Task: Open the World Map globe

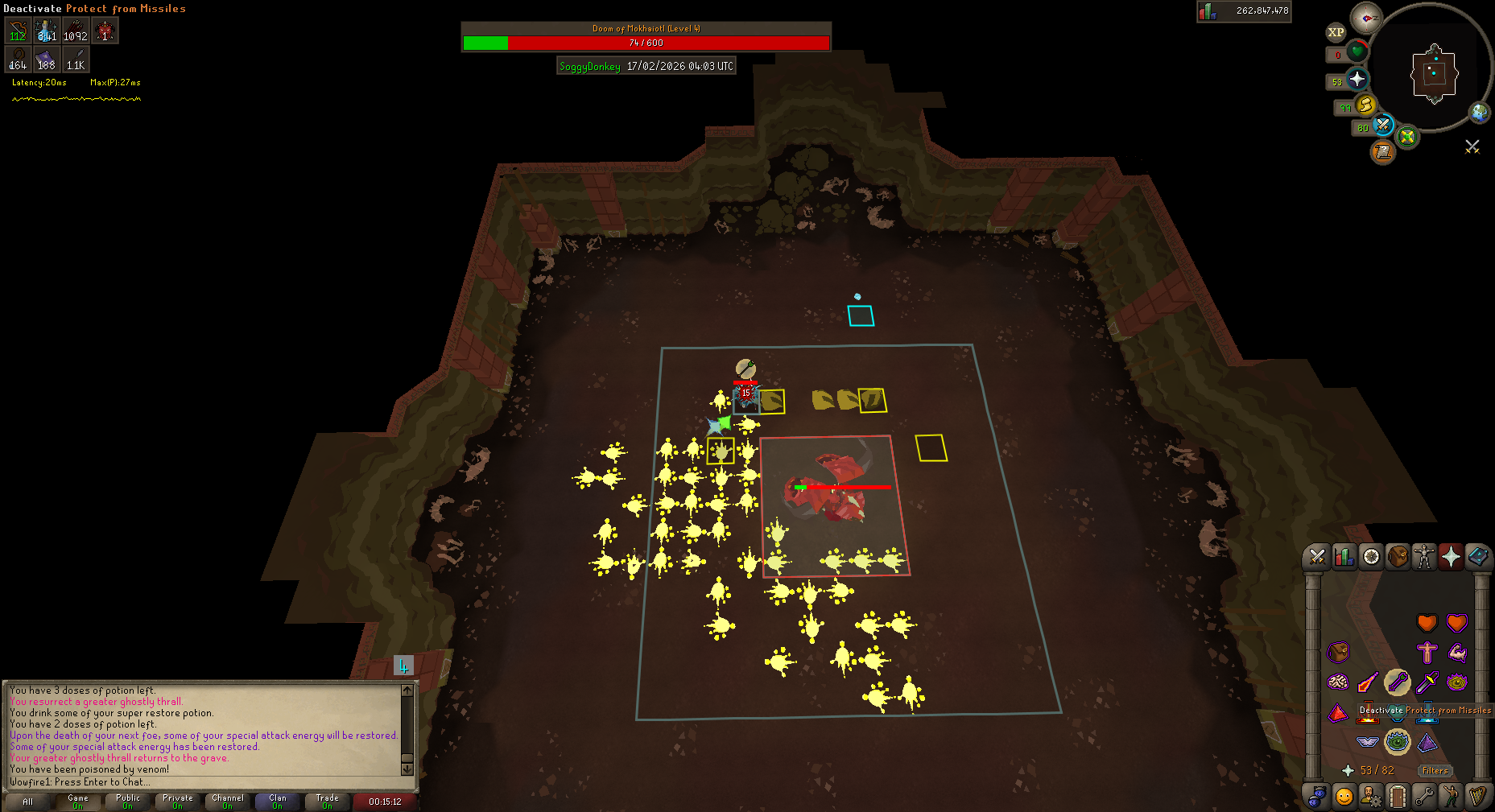Action: tap(1480, 112)
